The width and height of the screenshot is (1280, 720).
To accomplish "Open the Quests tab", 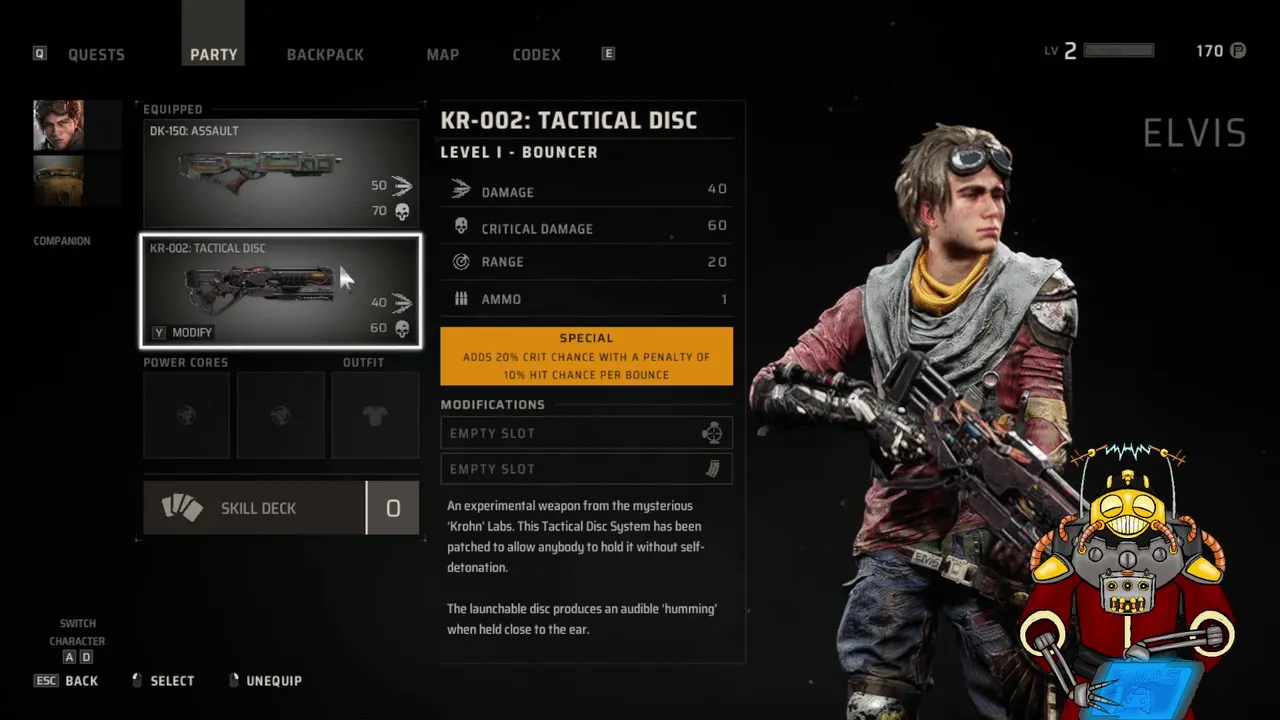I will click(96, 54).
